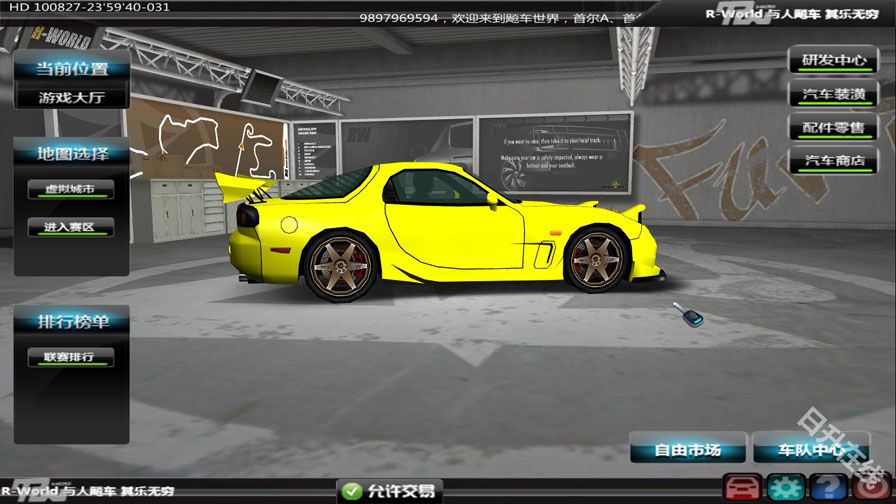Click the red power icon in corner
This screenshot has width=896, height=504.
(x=872, y=489)
